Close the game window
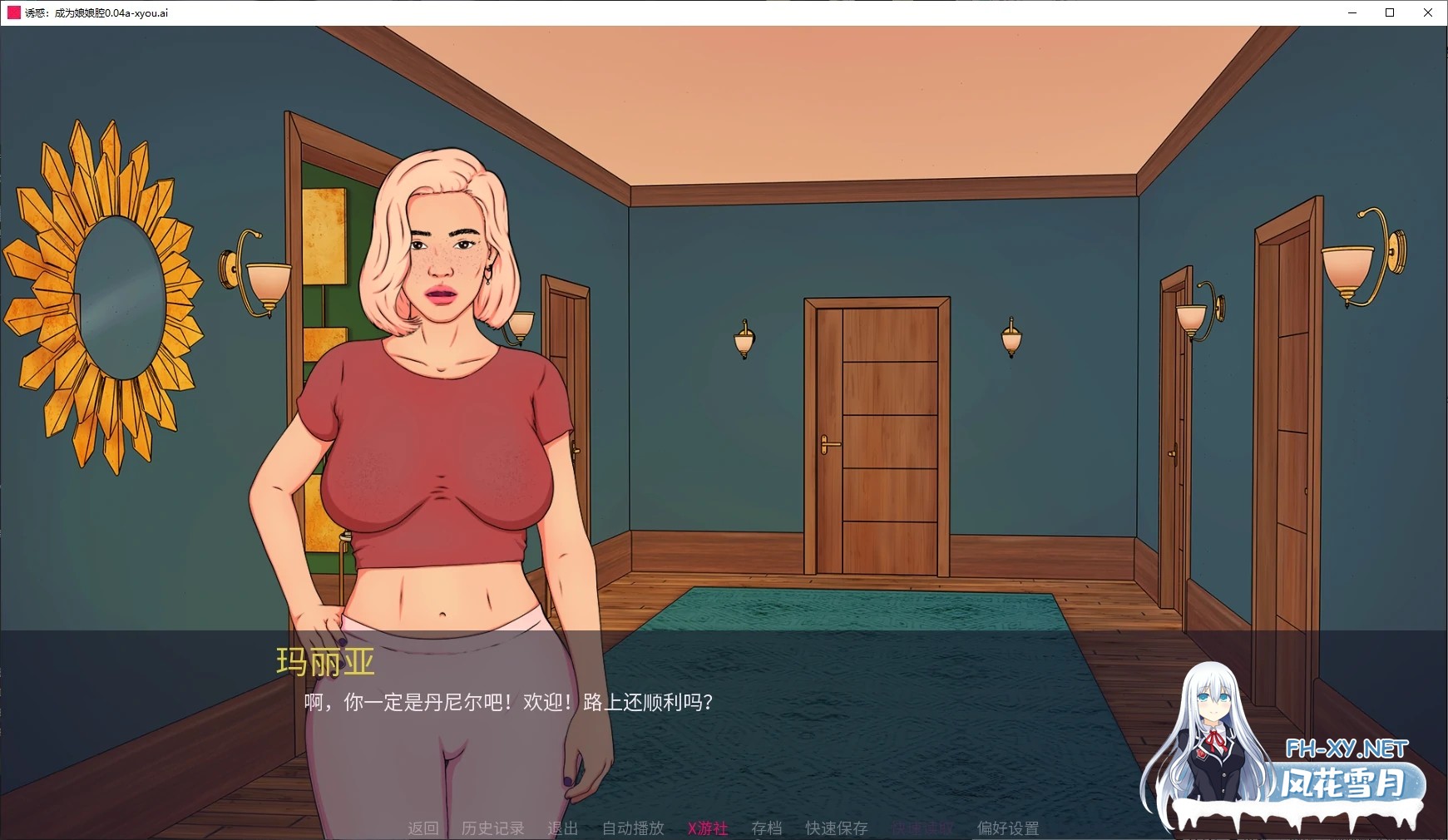Screen dimensions: 1448x840 coord(1428,12)
